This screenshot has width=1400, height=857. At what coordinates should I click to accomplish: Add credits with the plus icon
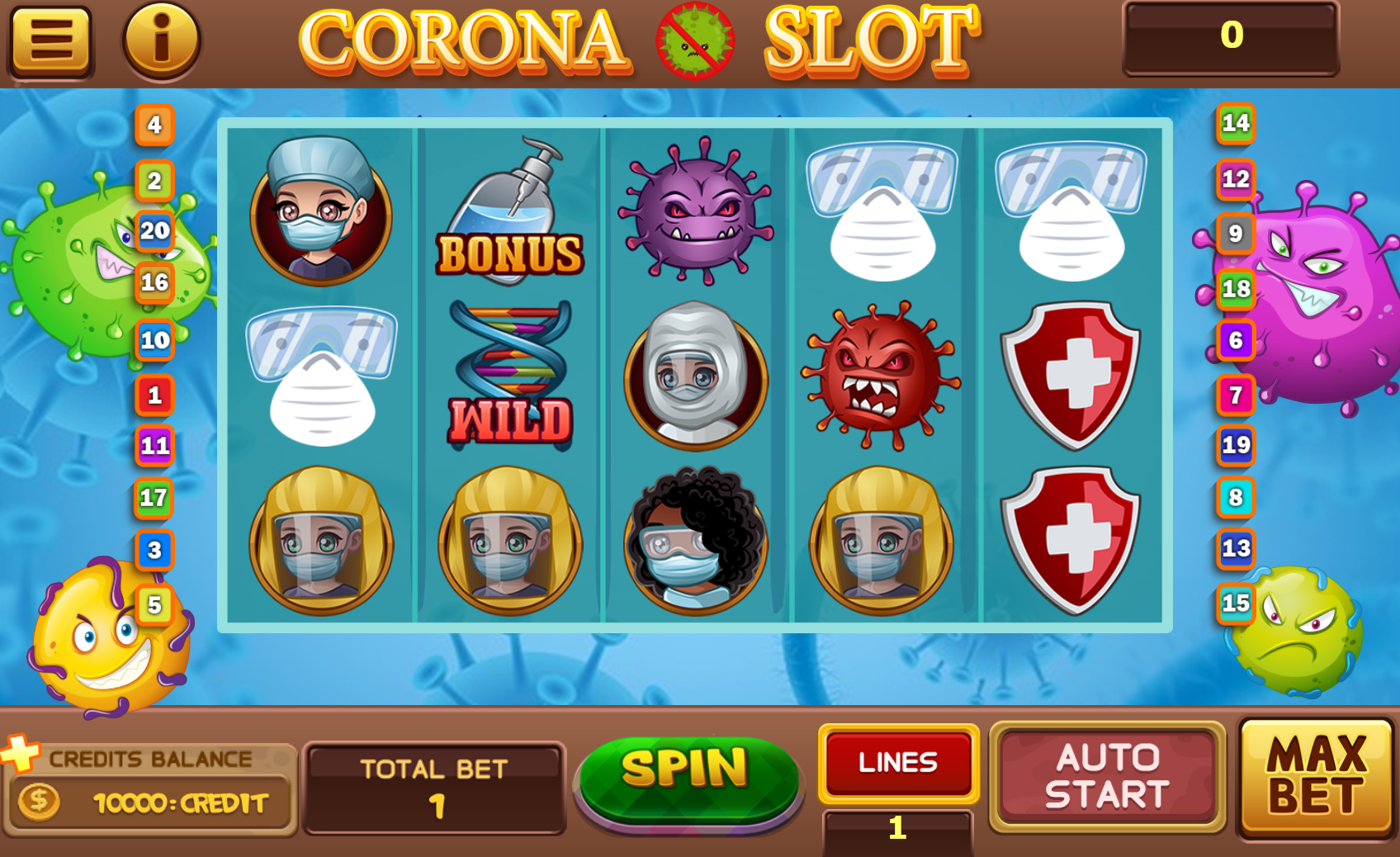(20, 751)
